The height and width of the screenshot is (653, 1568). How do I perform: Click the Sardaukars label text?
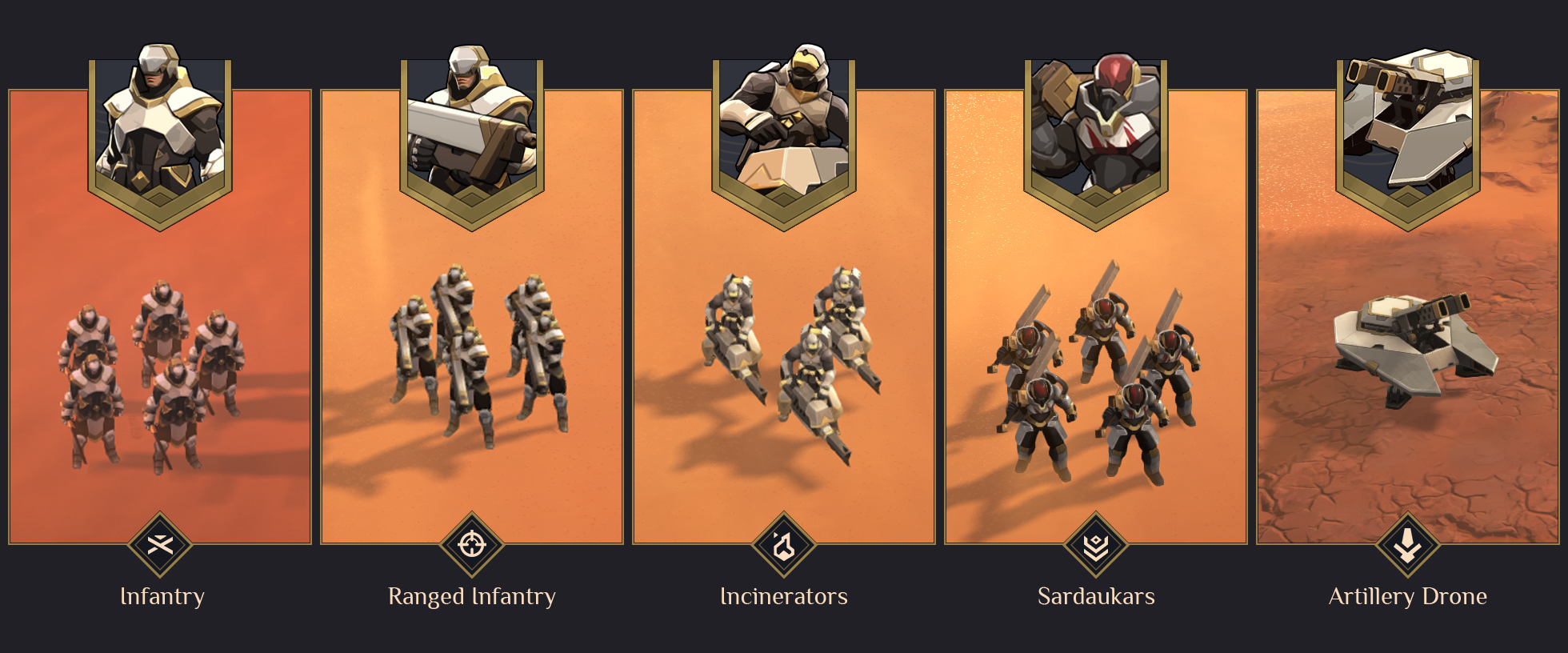click(x=1094, y=595)
